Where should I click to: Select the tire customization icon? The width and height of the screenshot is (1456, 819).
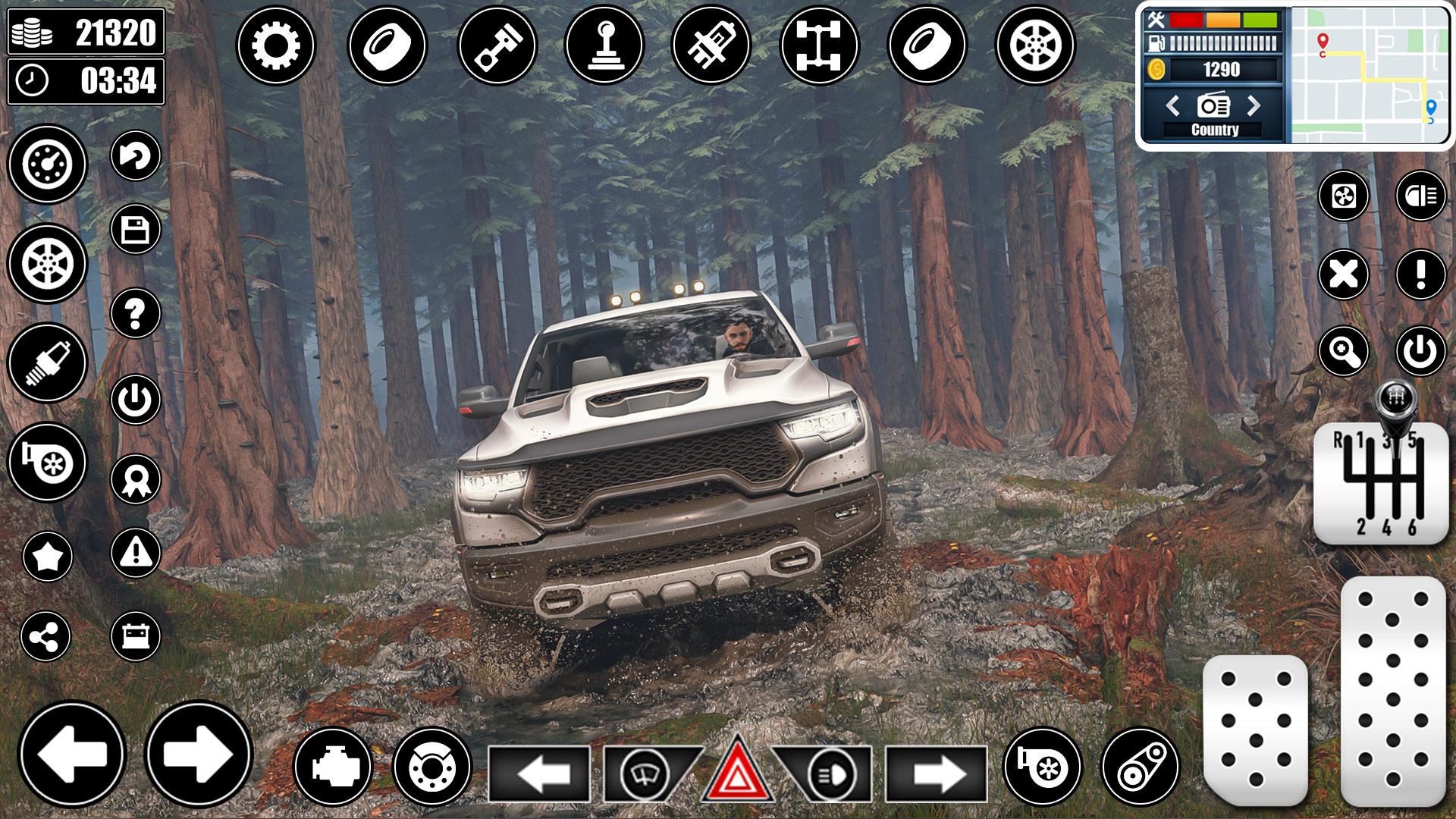387,45
